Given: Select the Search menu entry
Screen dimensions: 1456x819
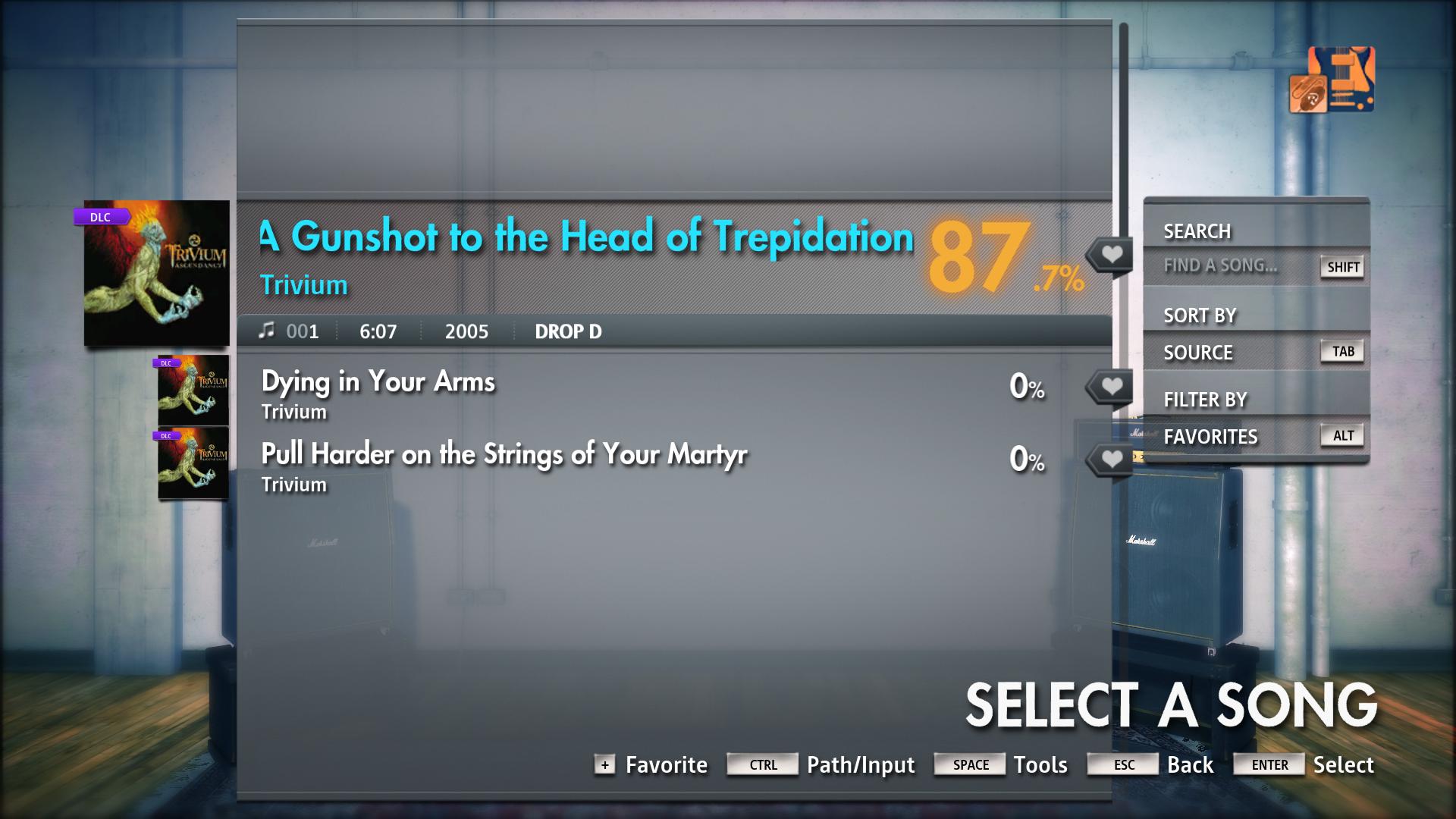Looking at the screenshot, I should coord(1198,231).
